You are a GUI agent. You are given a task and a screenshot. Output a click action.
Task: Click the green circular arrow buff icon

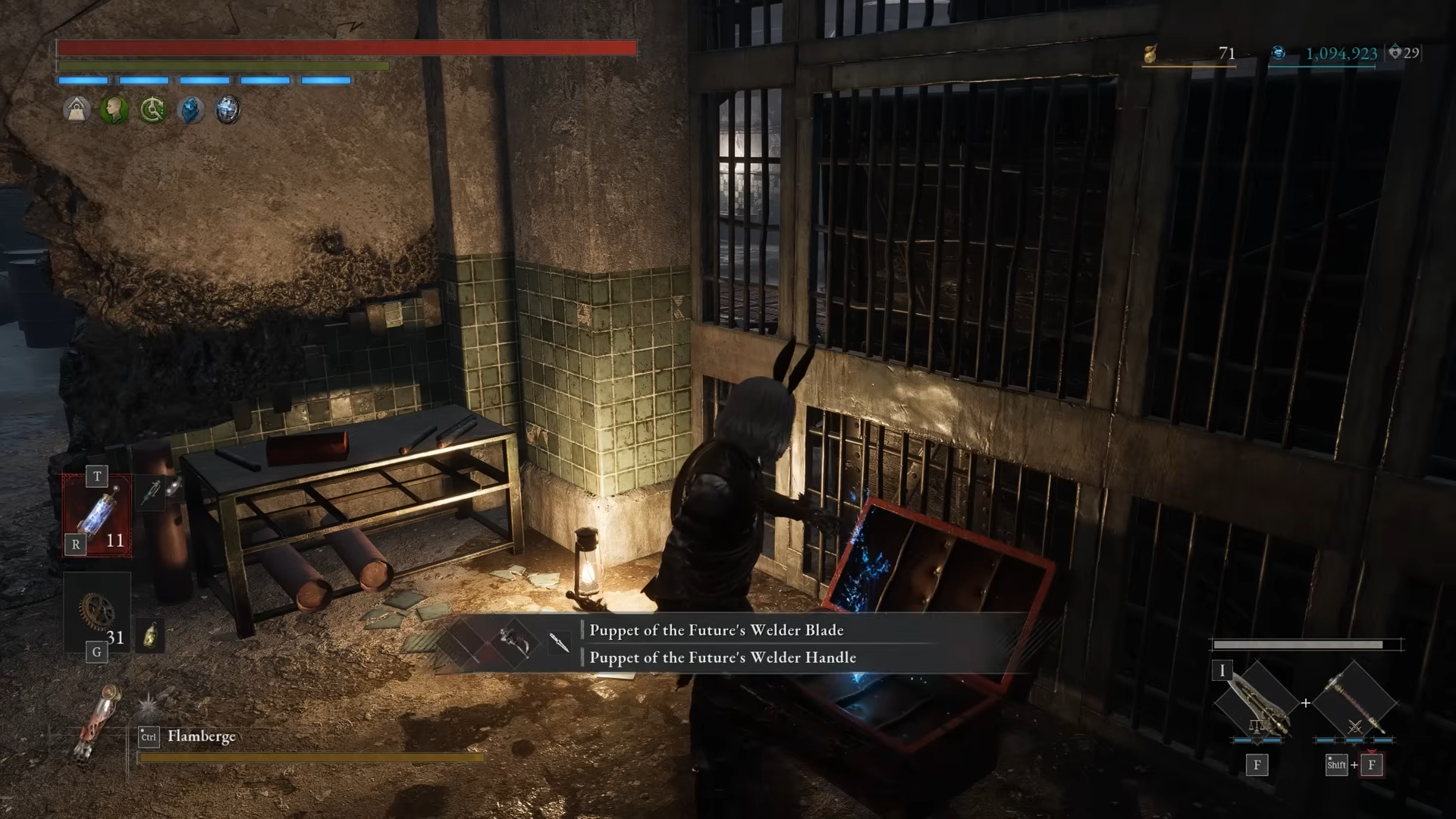coord(152,111)
